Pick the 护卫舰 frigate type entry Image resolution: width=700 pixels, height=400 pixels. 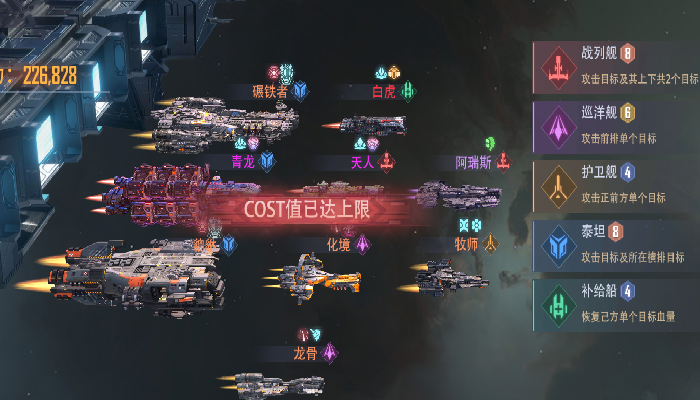click(x=615, y=183)
